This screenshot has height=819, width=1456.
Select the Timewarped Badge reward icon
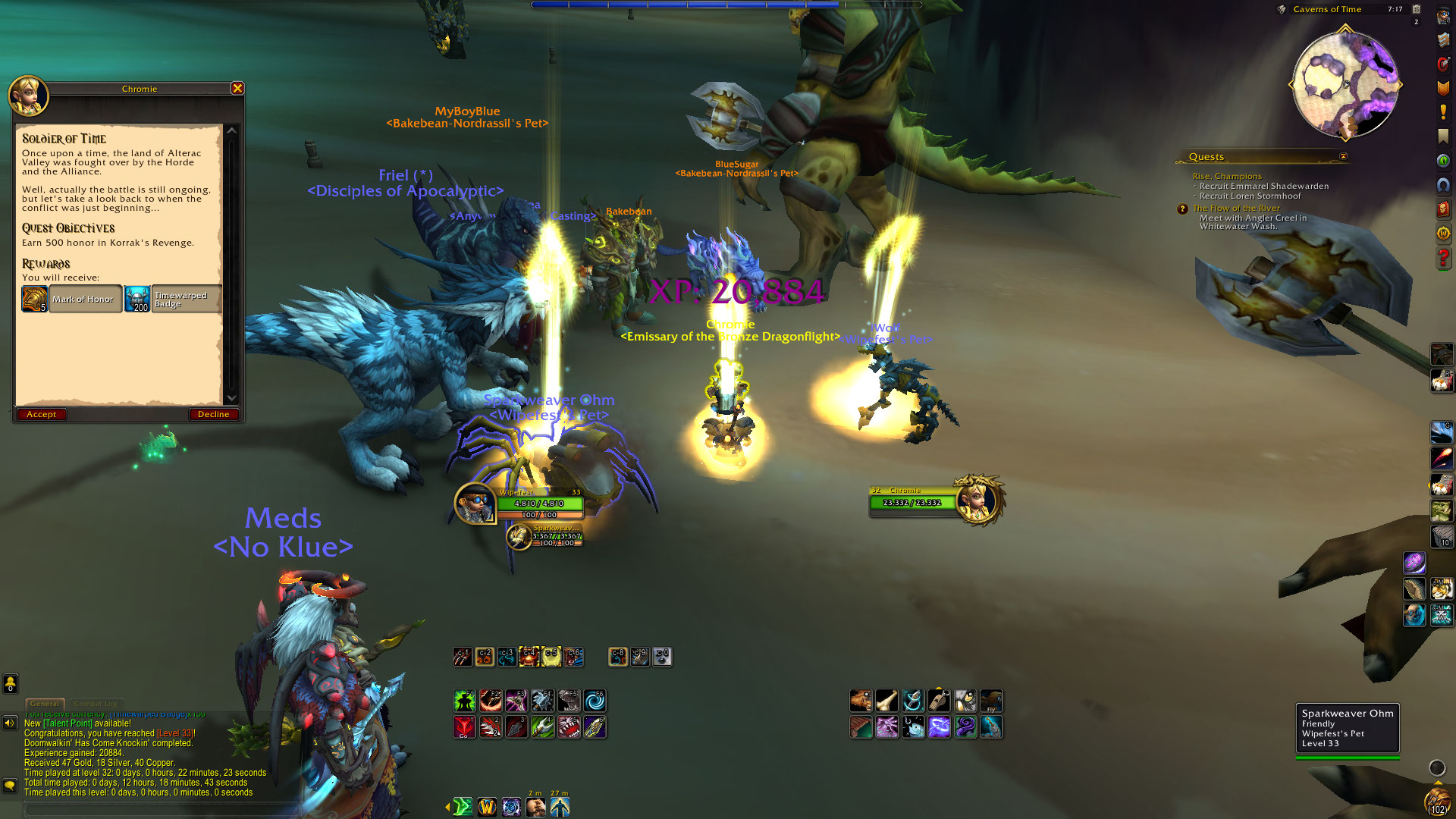coord(137,299)
